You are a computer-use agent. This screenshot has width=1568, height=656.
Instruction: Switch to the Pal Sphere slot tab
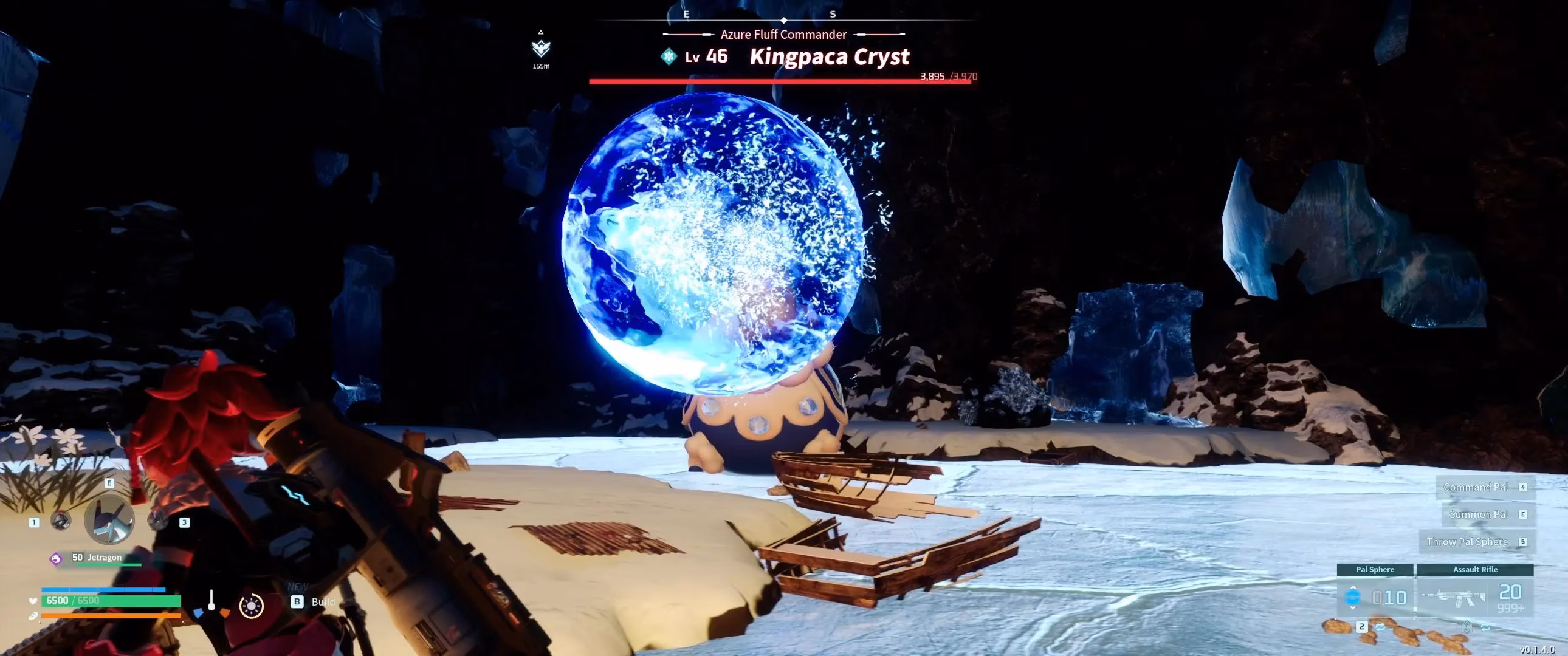pyautogui.click(x=1375, y=570)
